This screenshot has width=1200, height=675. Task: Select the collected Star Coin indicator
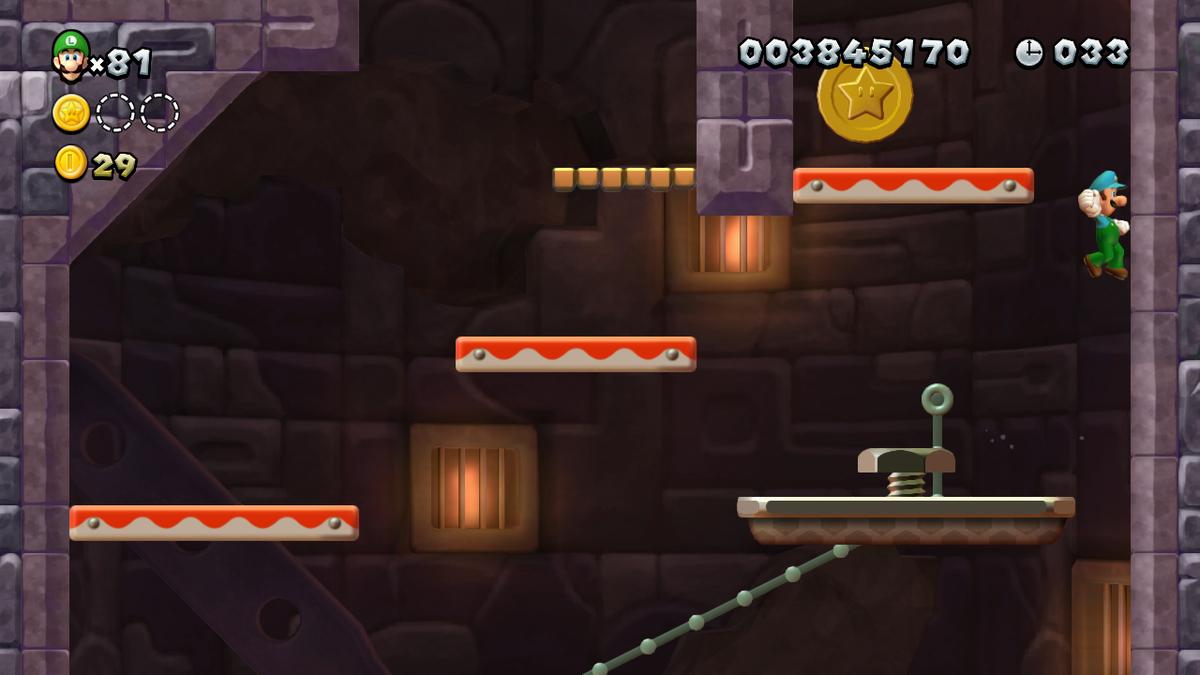click(71, 113)
